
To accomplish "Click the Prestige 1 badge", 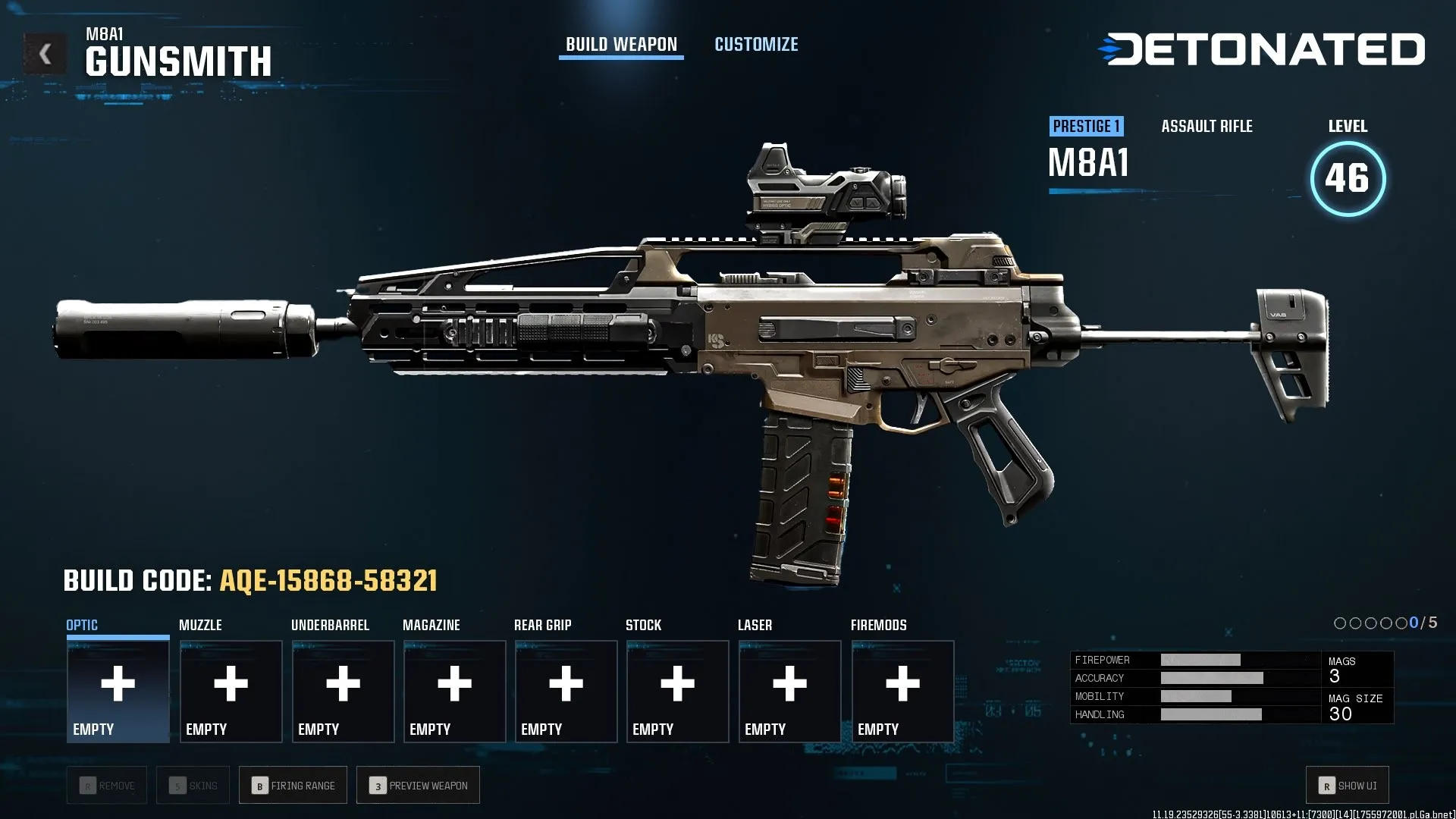I will click(1087, 126).
